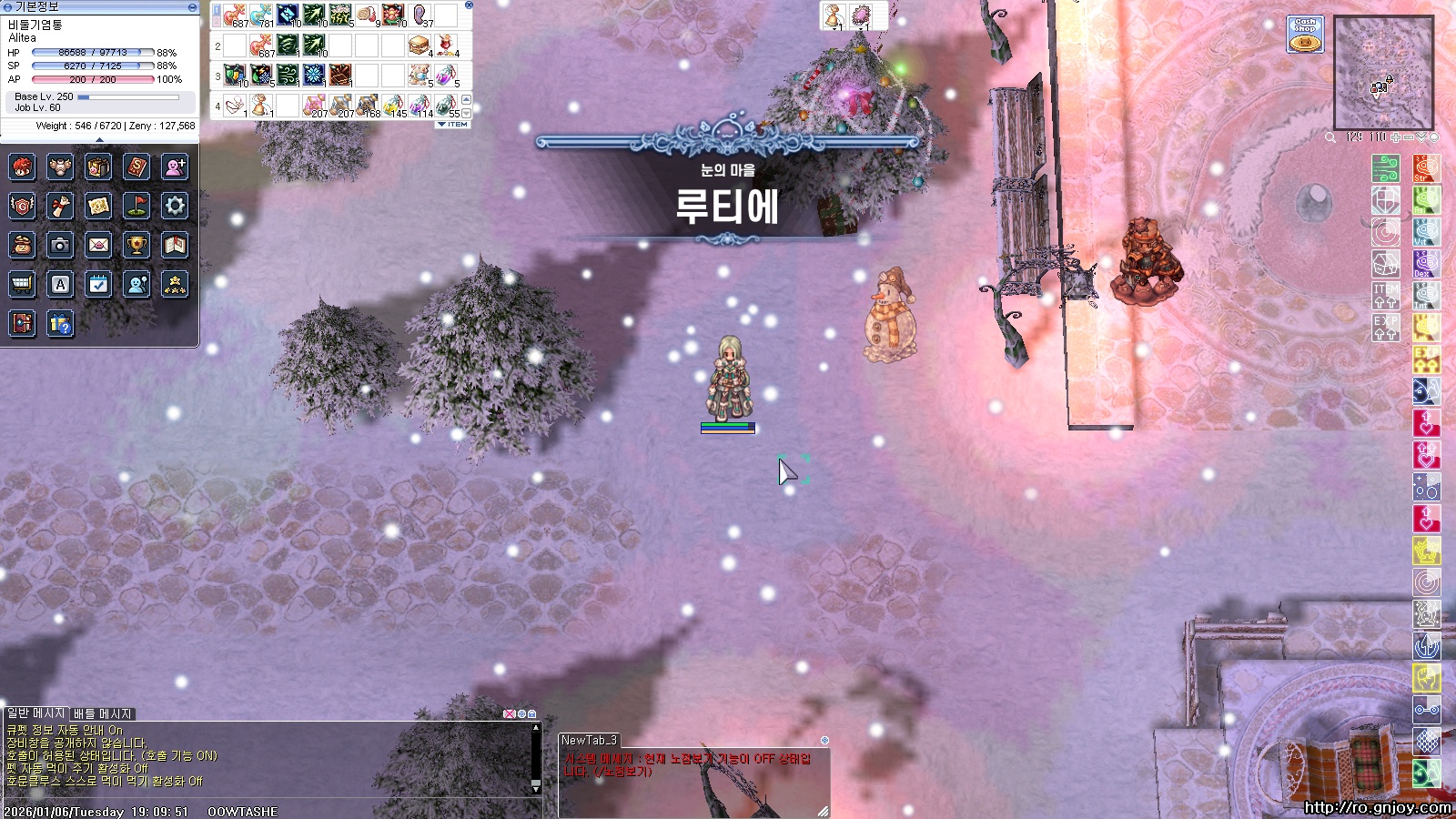
Task: Open the achievements trophy icon
Action: coord(136,245)
